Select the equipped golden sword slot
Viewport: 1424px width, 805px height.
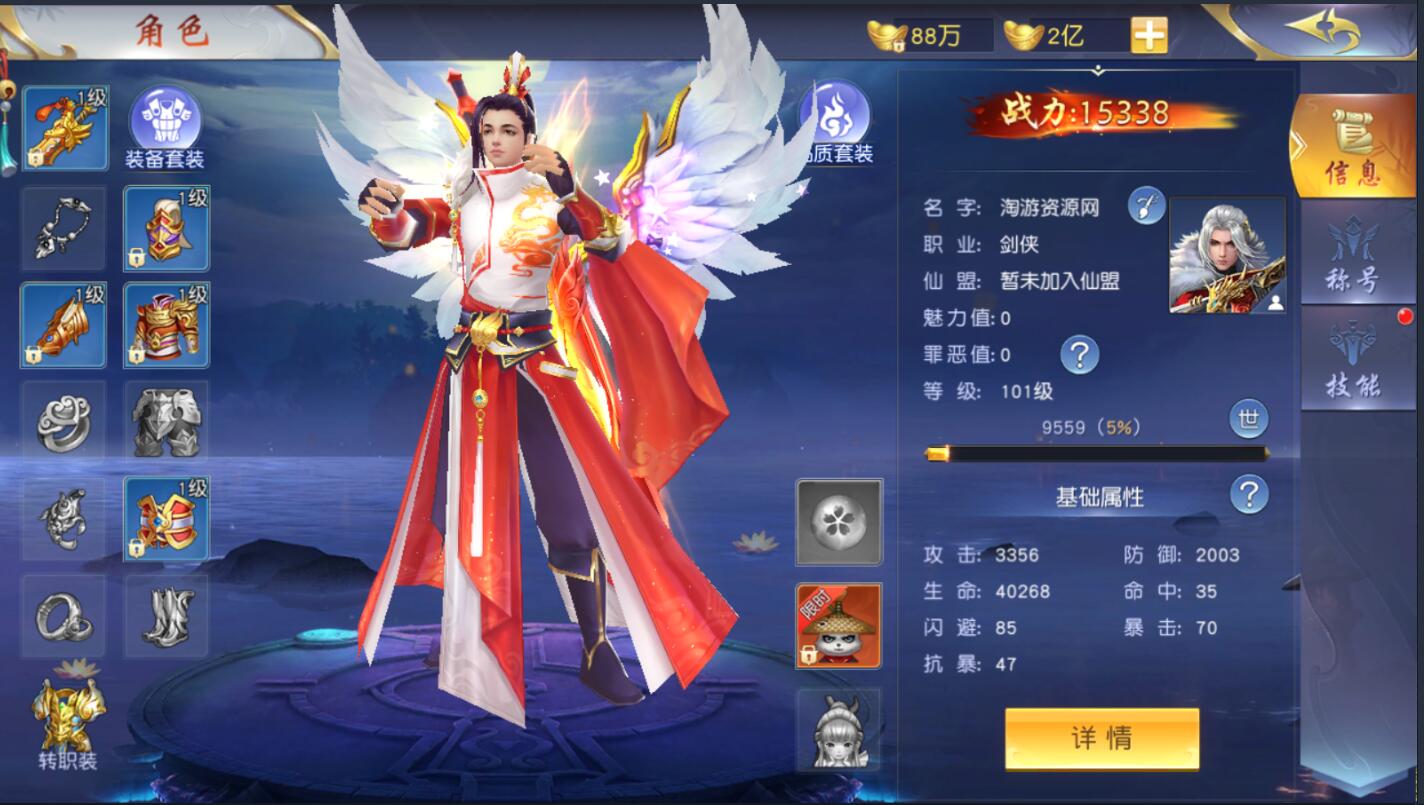coord(64,128)
